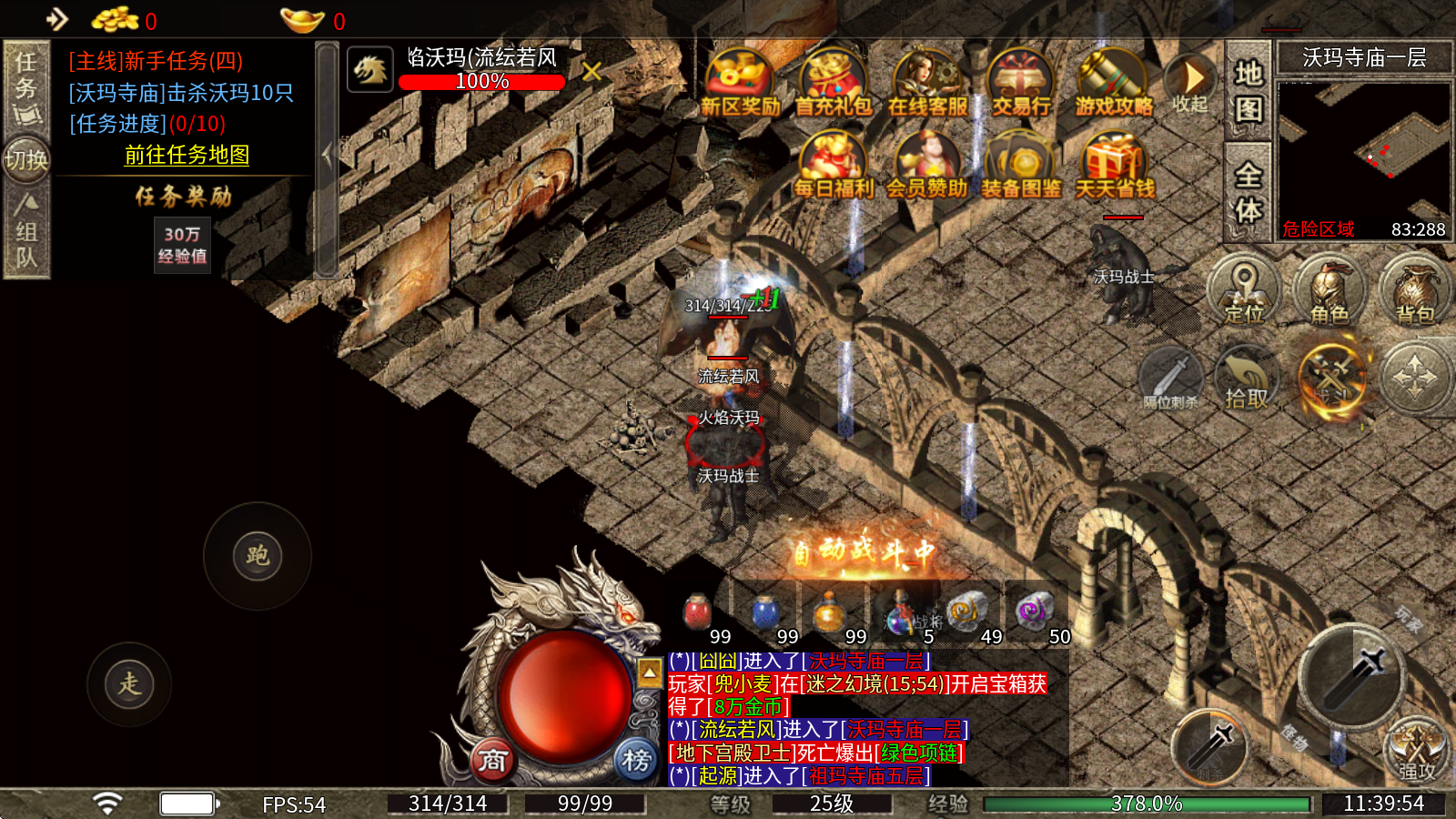Image resolution: width=1456 pixels, height=819 pixels.
Task: Open the 商 shop button
Action: coord(492,759)
